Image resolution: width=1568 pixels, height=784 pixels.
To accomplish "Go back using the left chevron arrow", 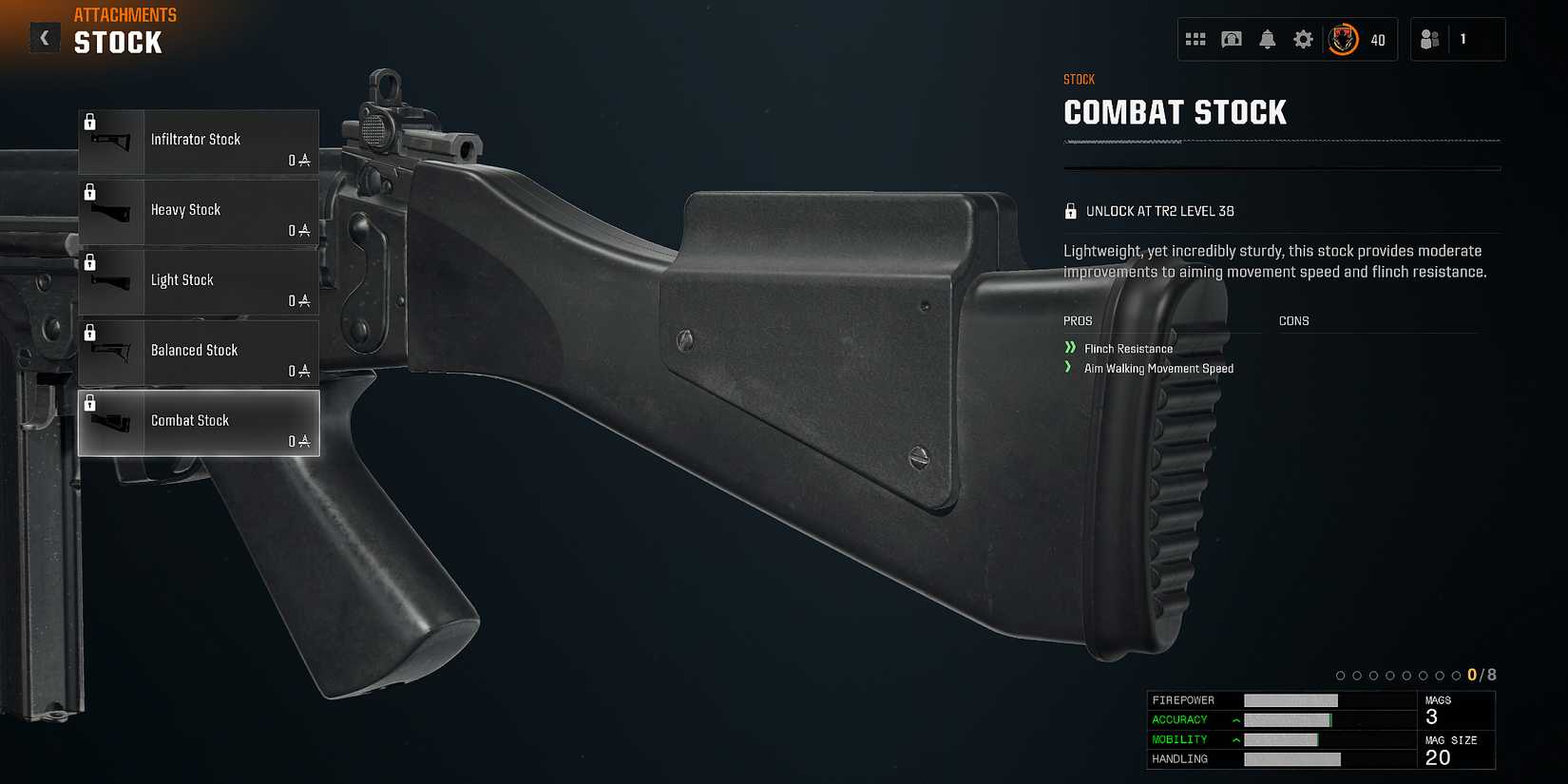I will [x=44, y=38].
